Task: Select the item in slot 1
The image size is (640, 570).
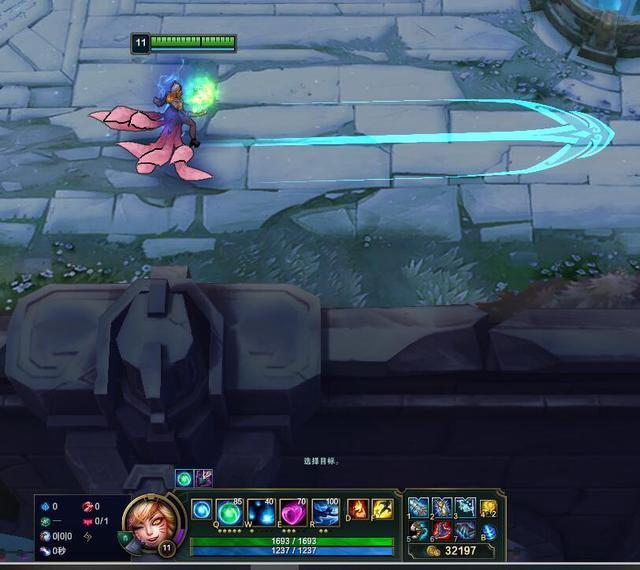Action: click(418, 508)
